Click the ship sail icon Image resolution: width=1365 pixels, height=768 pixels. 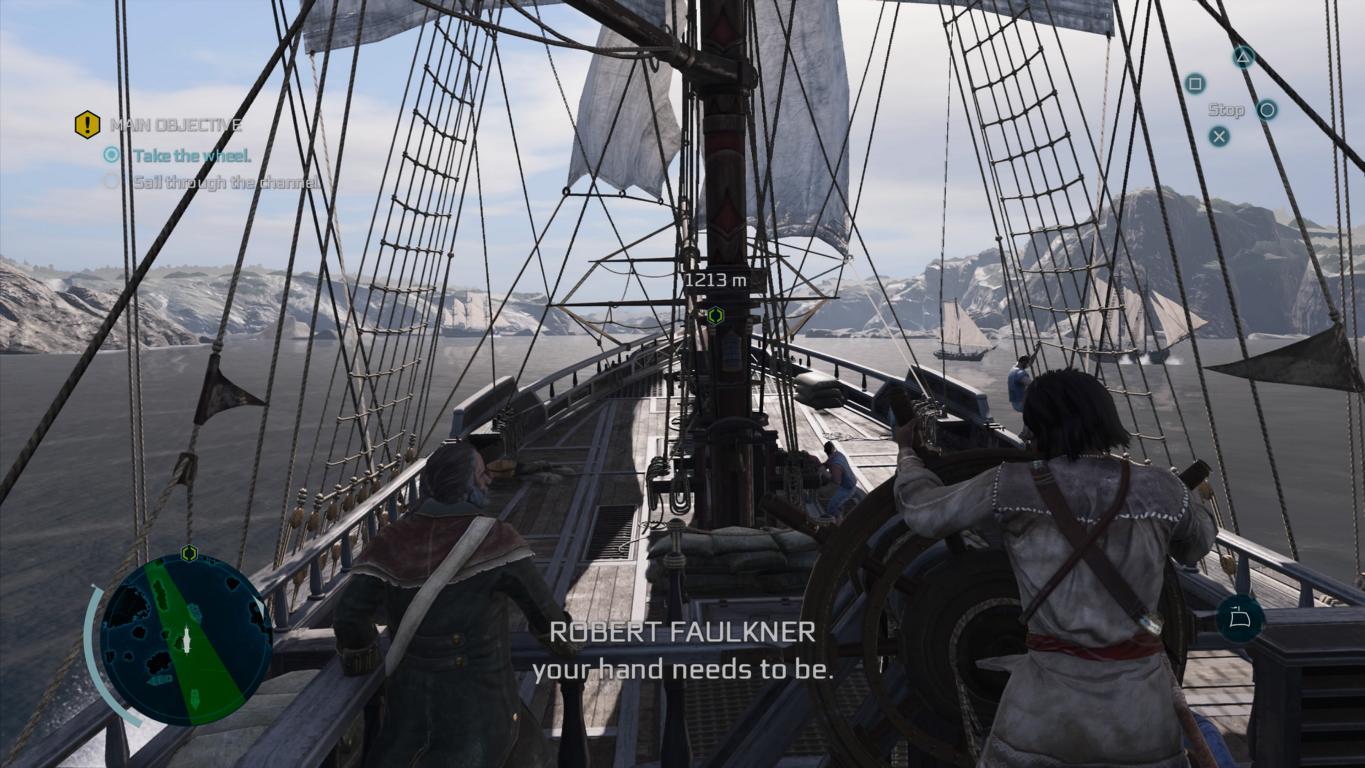1240,618
